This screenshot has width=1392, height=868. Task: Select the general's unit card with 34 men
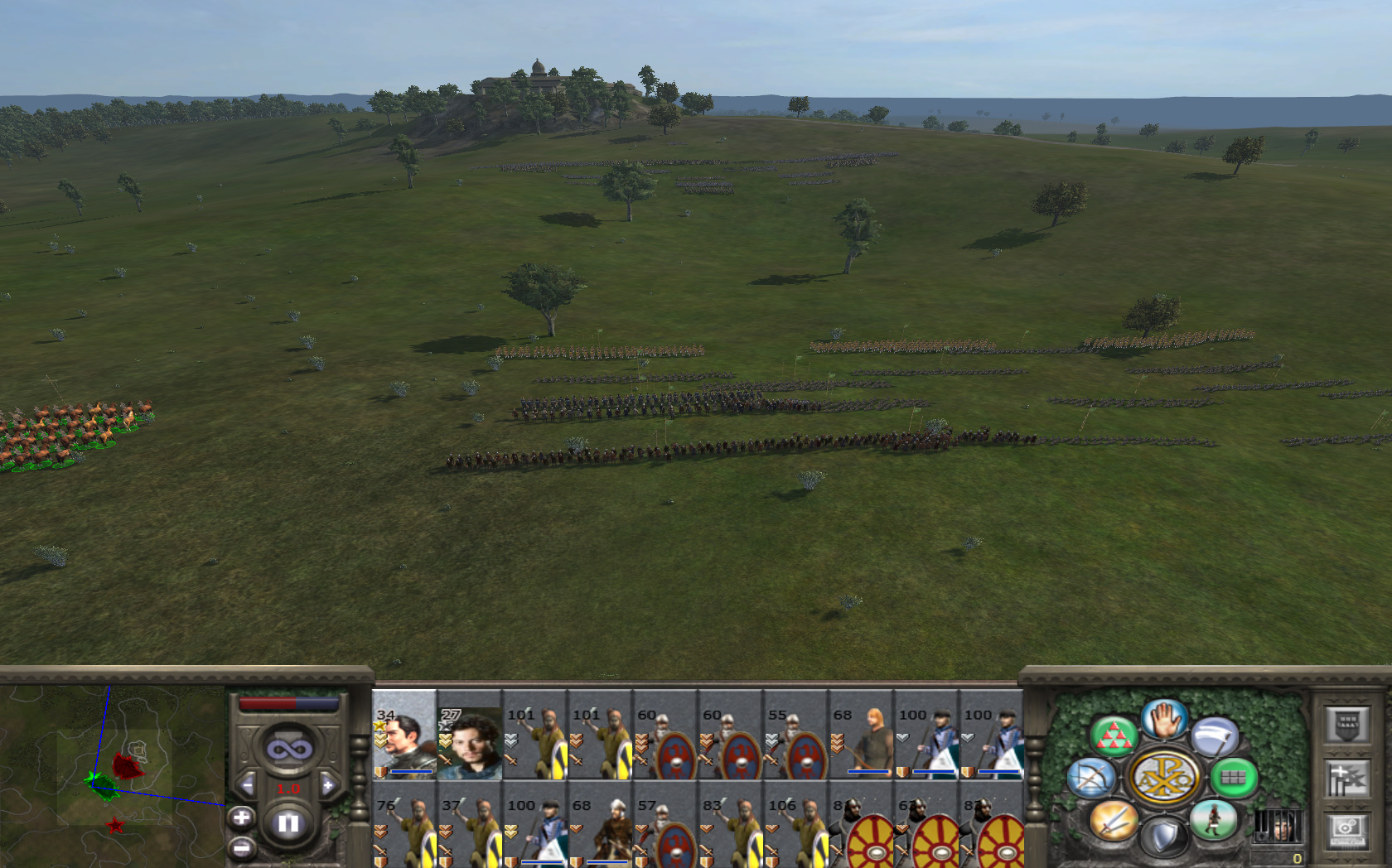click(x=404, y=735)
